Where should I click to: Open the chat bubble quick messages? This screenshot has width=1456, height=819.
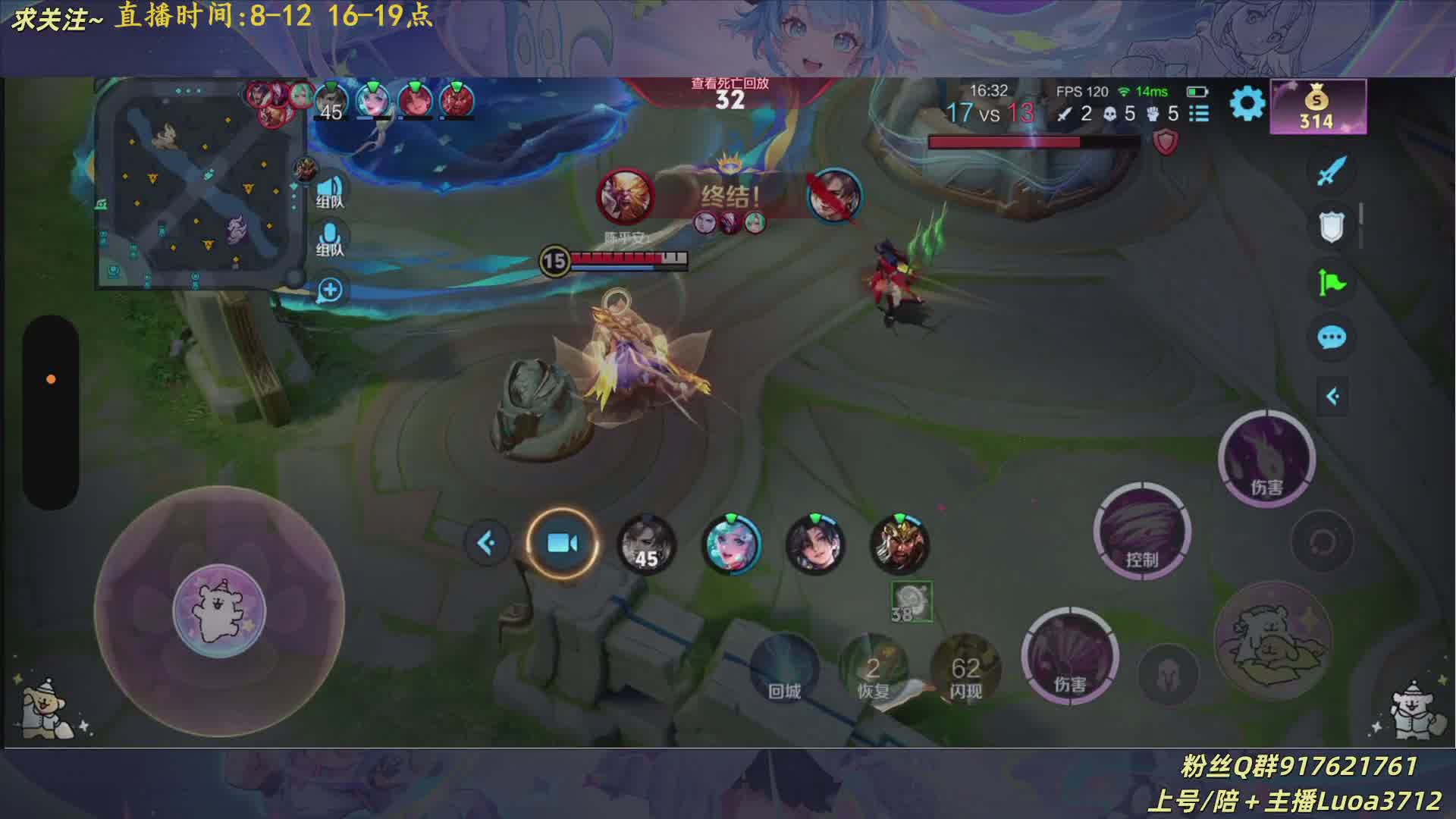(1332, 337)
